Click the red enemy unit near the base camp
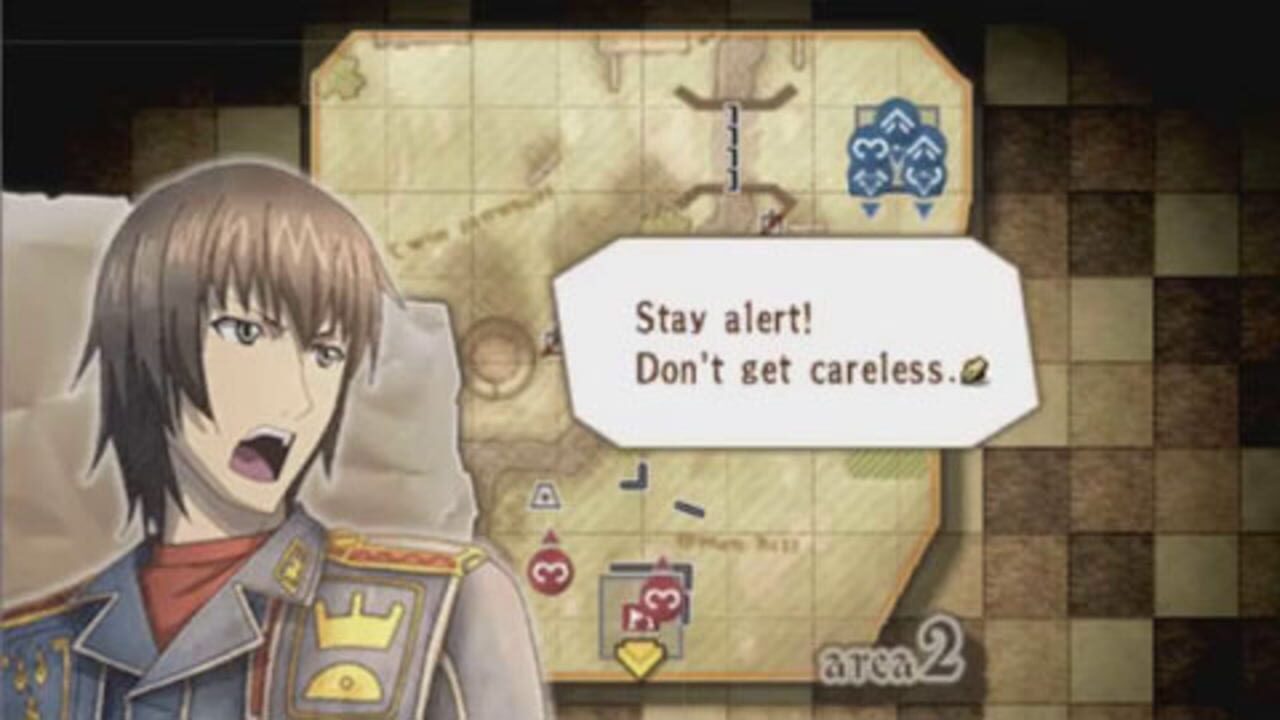Viewport: 1280px width, 720px height. click(x=661, y=598)
